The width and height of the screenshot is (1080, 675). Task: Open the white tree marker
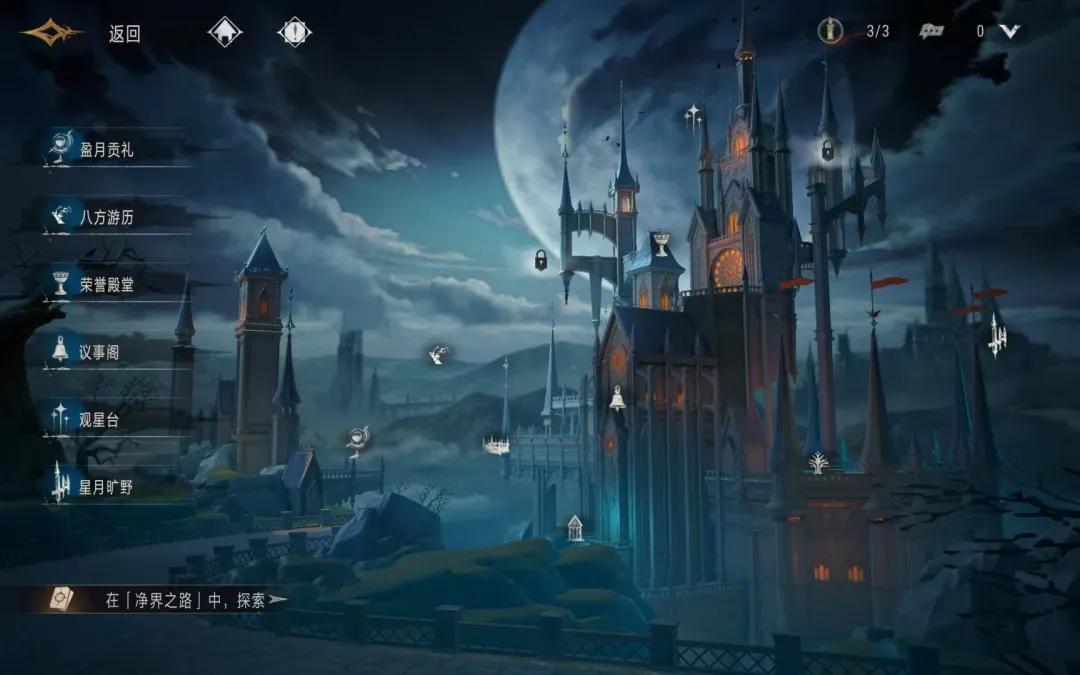[x=818, y=463]
